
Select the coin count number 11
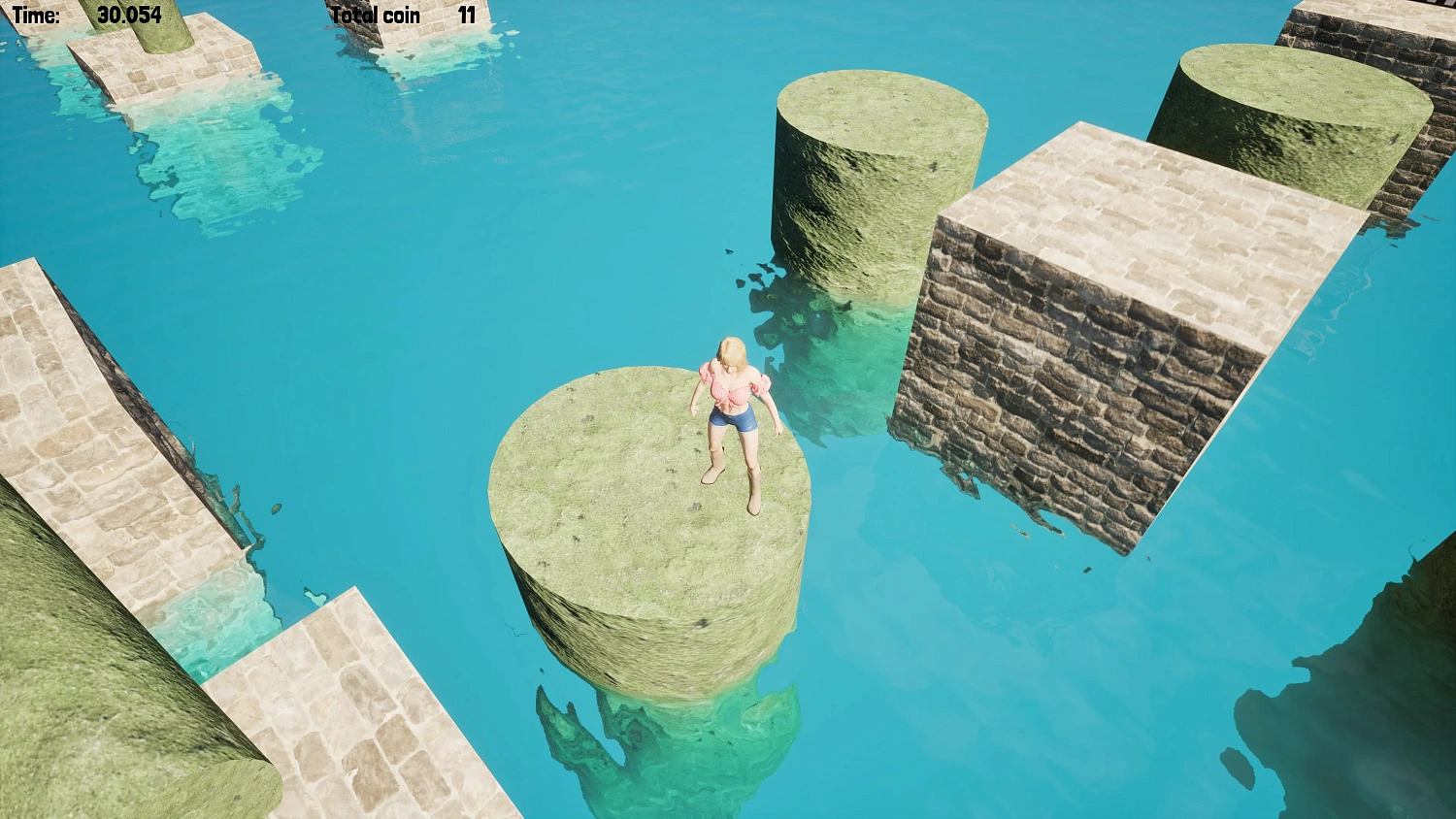(463, 15)
